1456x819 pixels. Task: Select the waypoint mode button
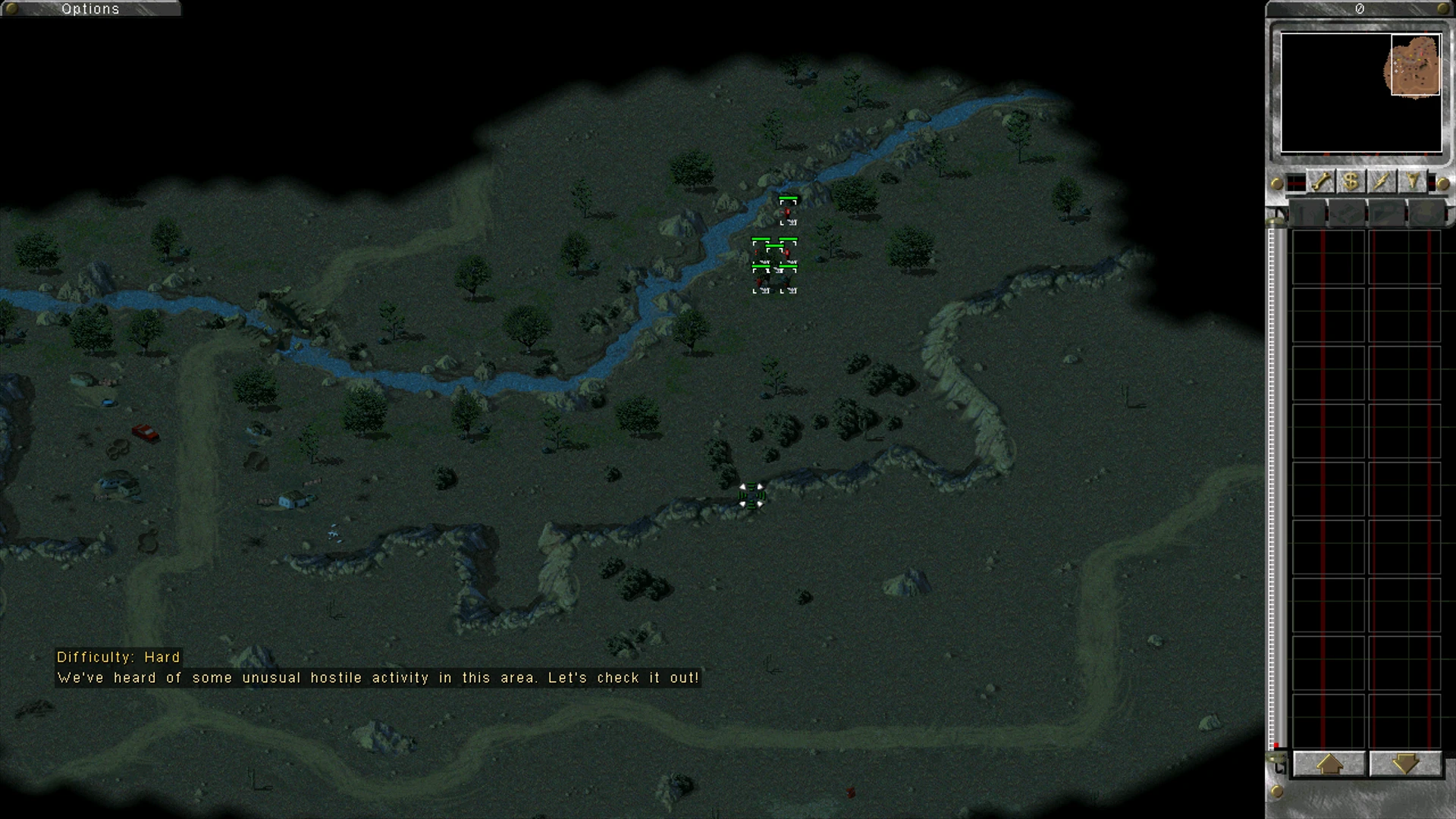click(1412, 182)
